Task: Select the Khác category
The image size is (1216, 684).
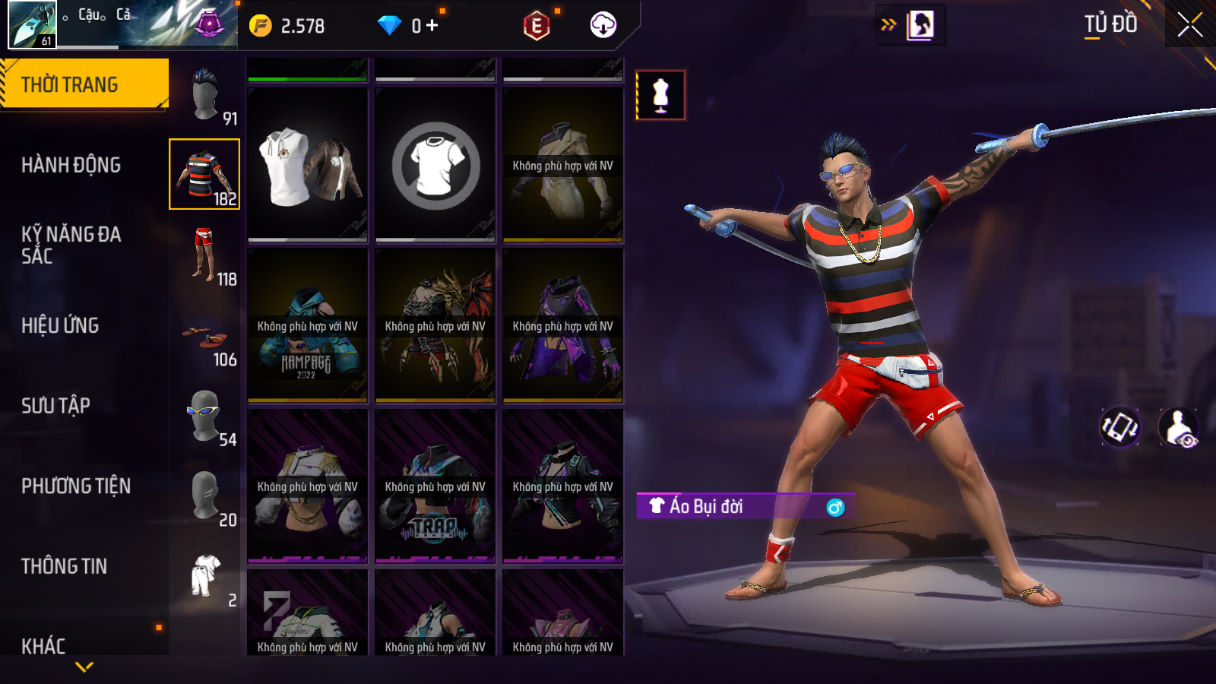Action: (x=43, y=646)
